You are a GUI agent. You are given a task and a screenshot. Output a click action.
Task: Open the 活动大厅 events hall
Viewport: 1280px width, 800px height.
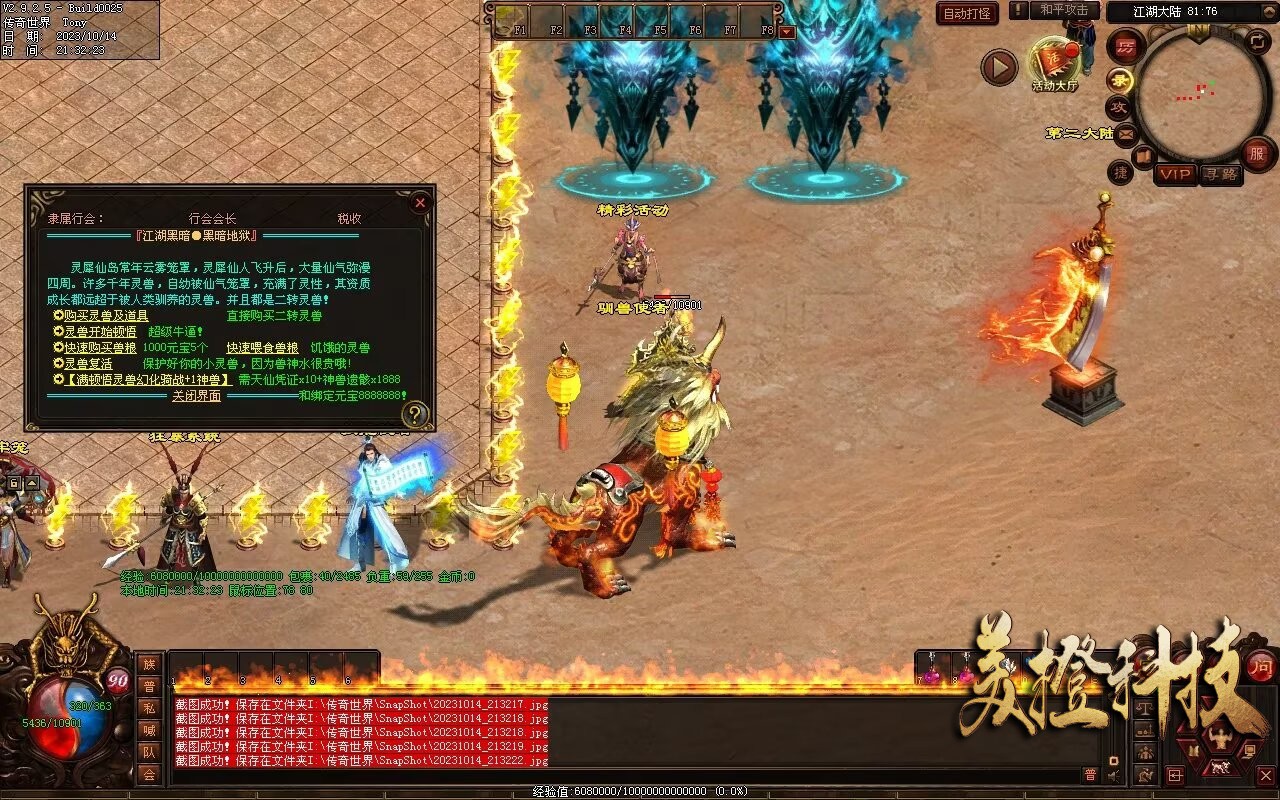[1054, 64]
